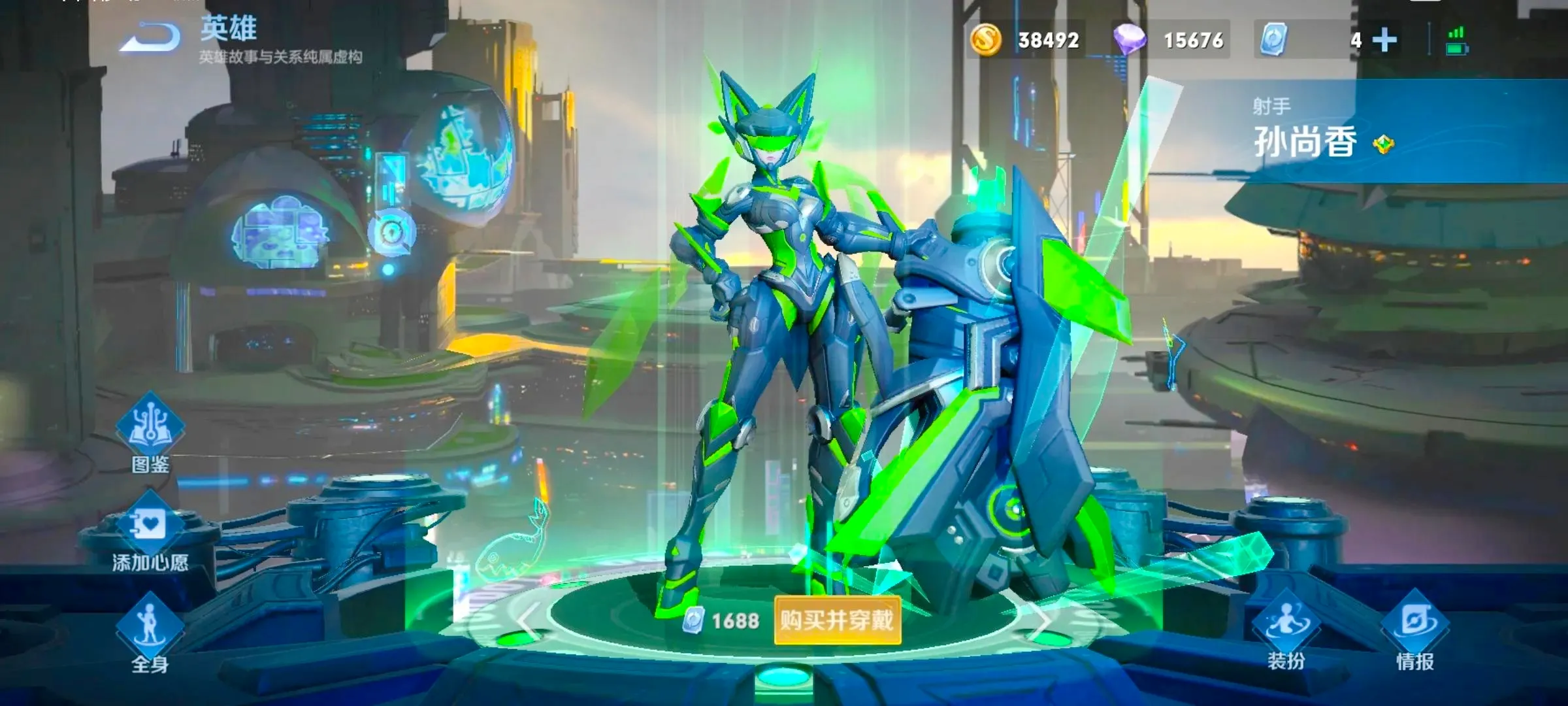1568x706 pixels.
Task: Click the 购买并穿戴 purchase button
Action: click(837, 620)
